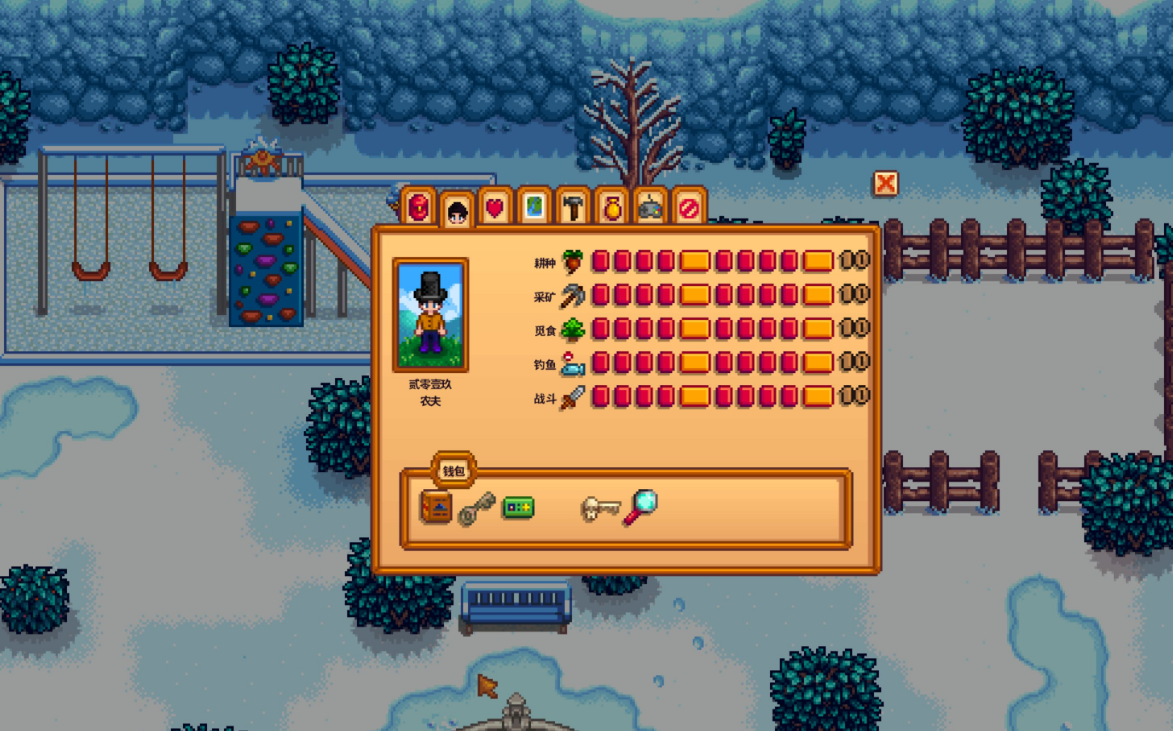The image size is (1173, 731).
Task: Open the vase collections tab
Action: pos(612,207)
